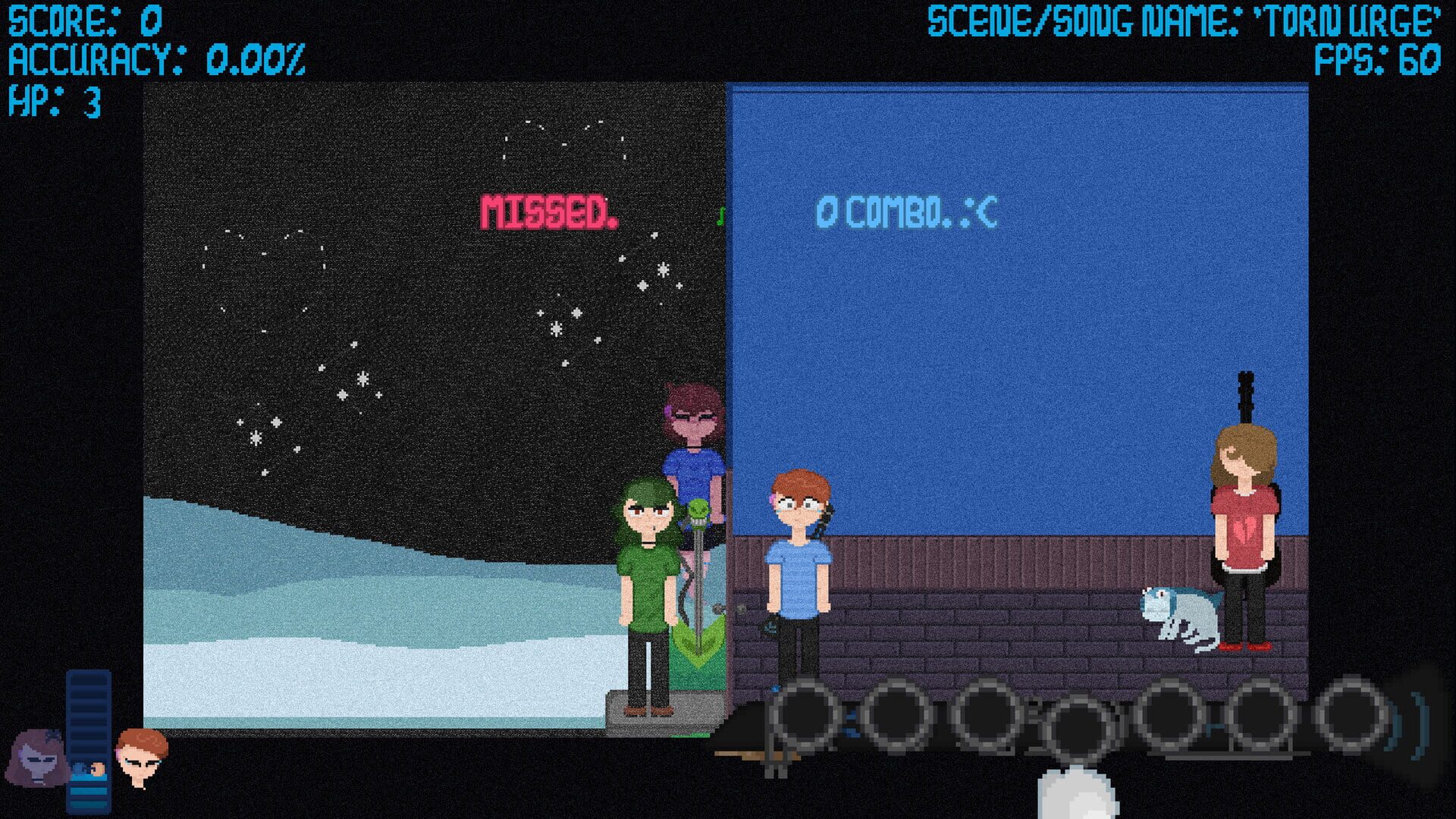Select the purple-haired opponent portrait icon

coord(36,758)
